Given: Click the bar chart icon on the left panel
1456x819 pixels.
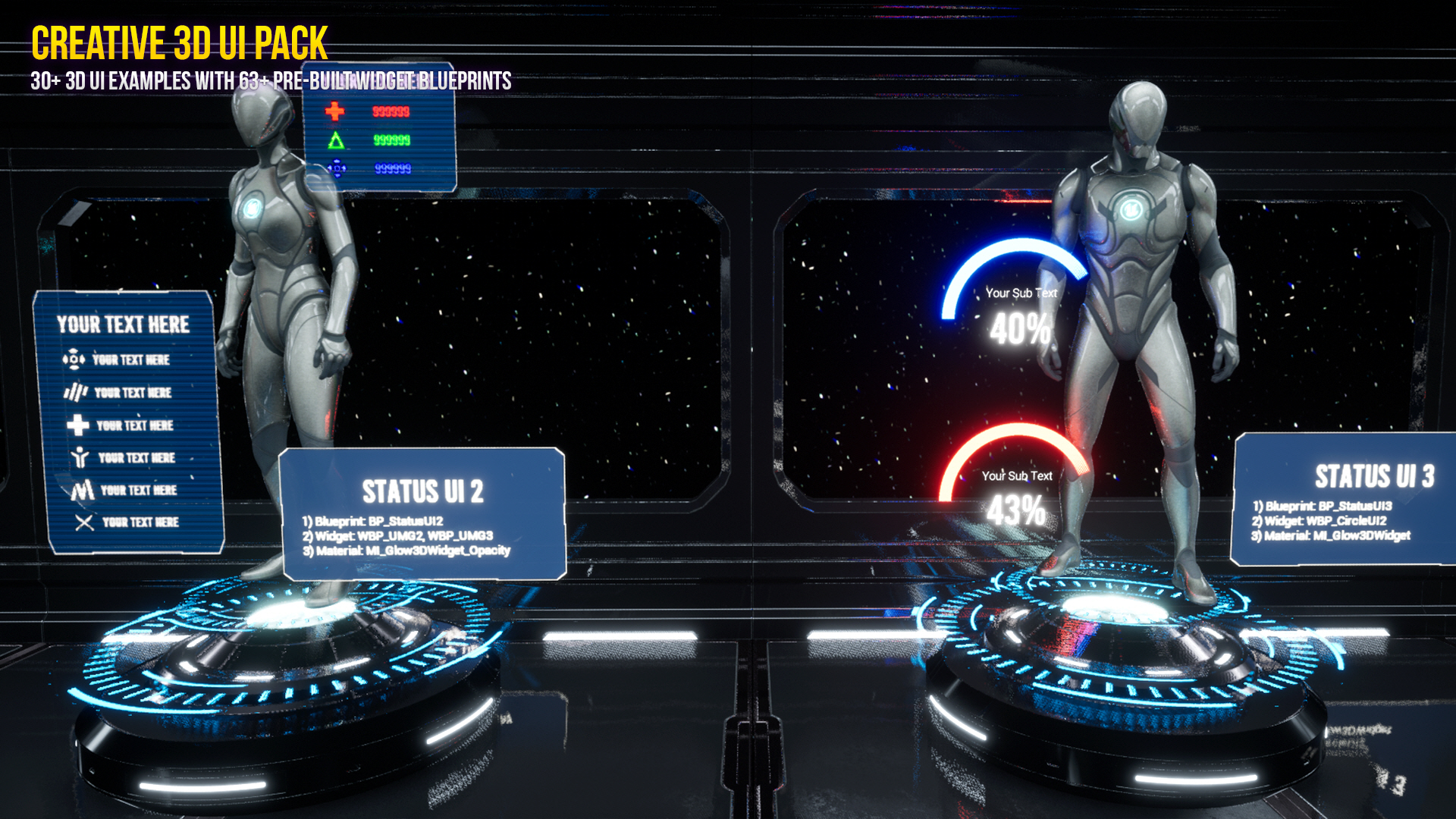Looking at the screenshot, I should [75, 391].
